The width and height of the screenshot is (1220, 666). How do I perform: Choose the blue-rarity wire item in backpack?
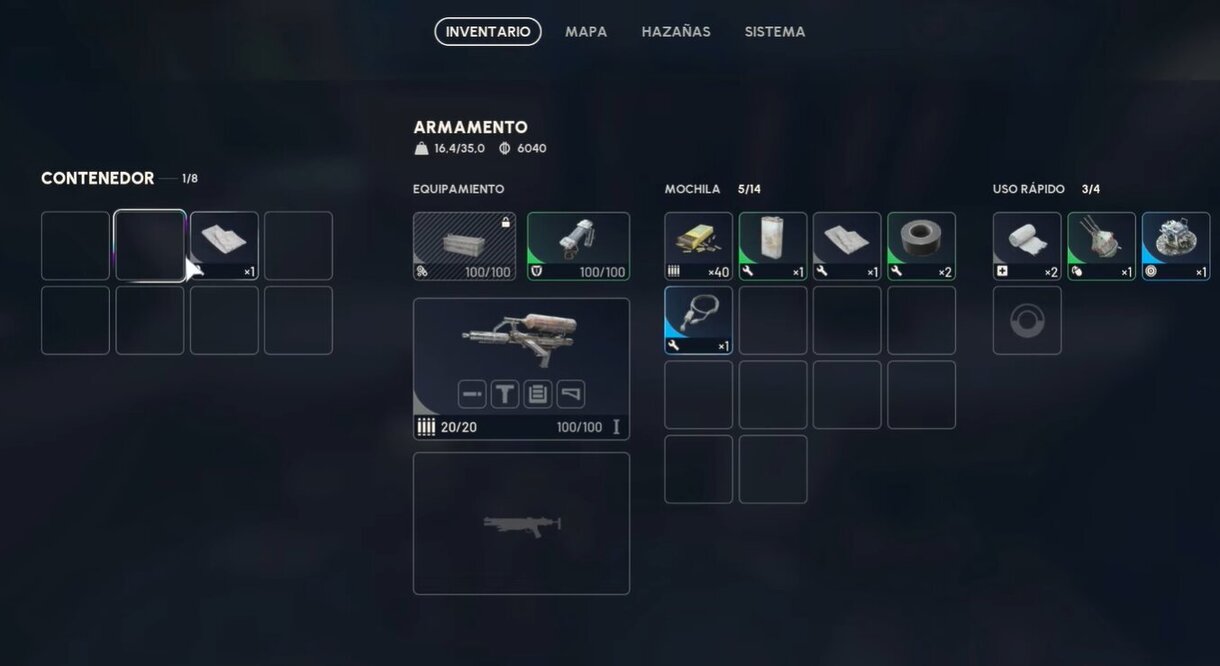(x=699, y=320)
